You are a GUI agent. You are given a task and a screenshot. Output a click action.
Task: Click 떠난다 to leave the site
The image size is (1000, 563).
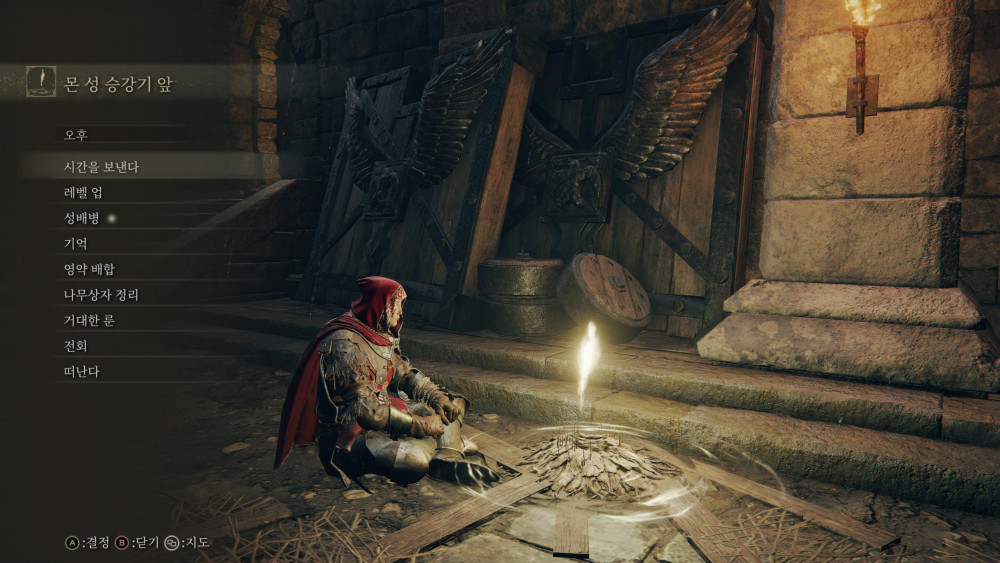tap(82, 372)
